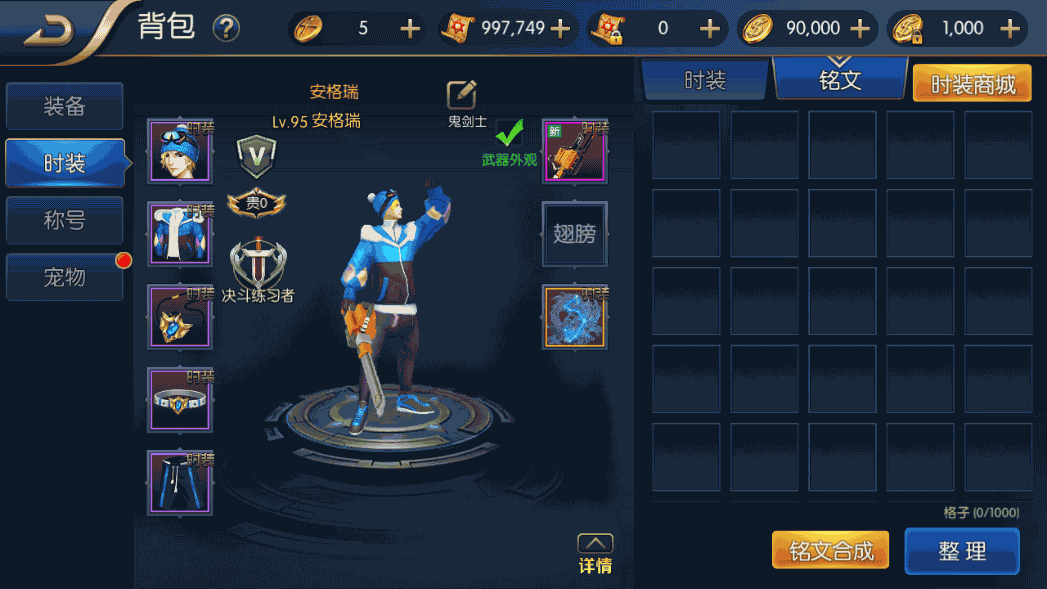Open the 时装商城 costume shop

tap(973, 84)
